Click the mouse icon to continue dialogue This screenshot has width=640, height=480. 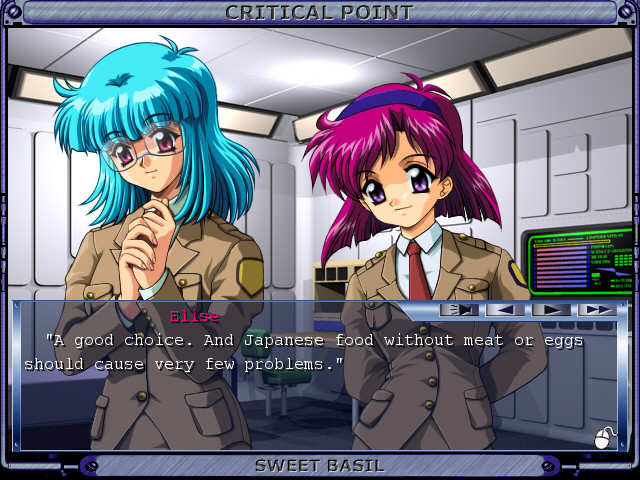[603, 438]
